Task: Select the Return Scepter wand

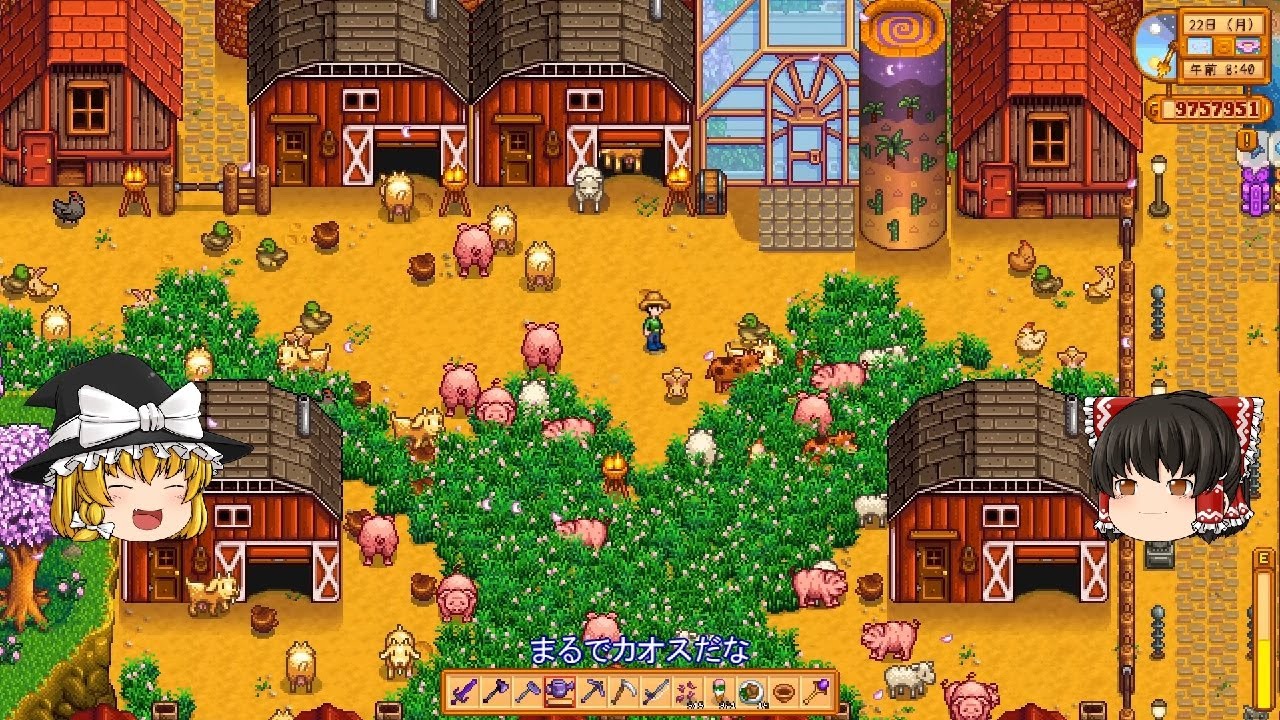Action: 815,692
